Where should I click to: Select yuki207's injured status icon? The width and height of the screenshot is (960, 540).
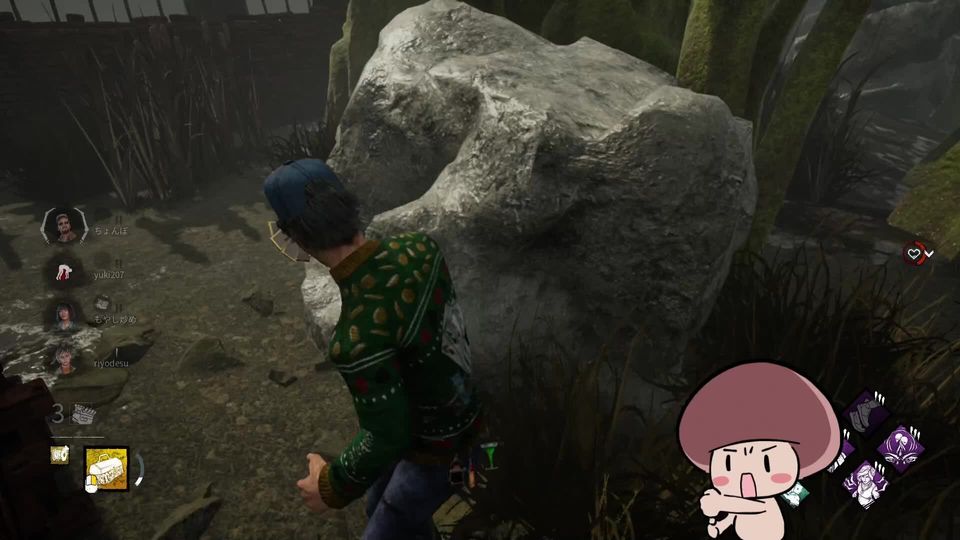pyautogui.click(x=63, y=270)
